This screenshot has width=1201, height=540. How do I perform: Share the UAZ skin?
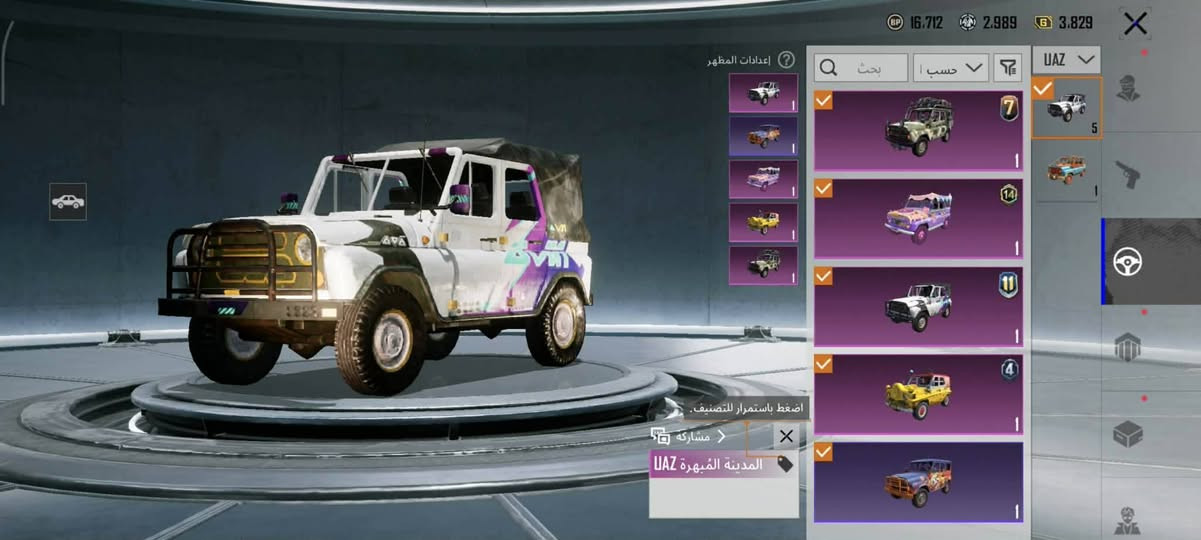(688, 436)
